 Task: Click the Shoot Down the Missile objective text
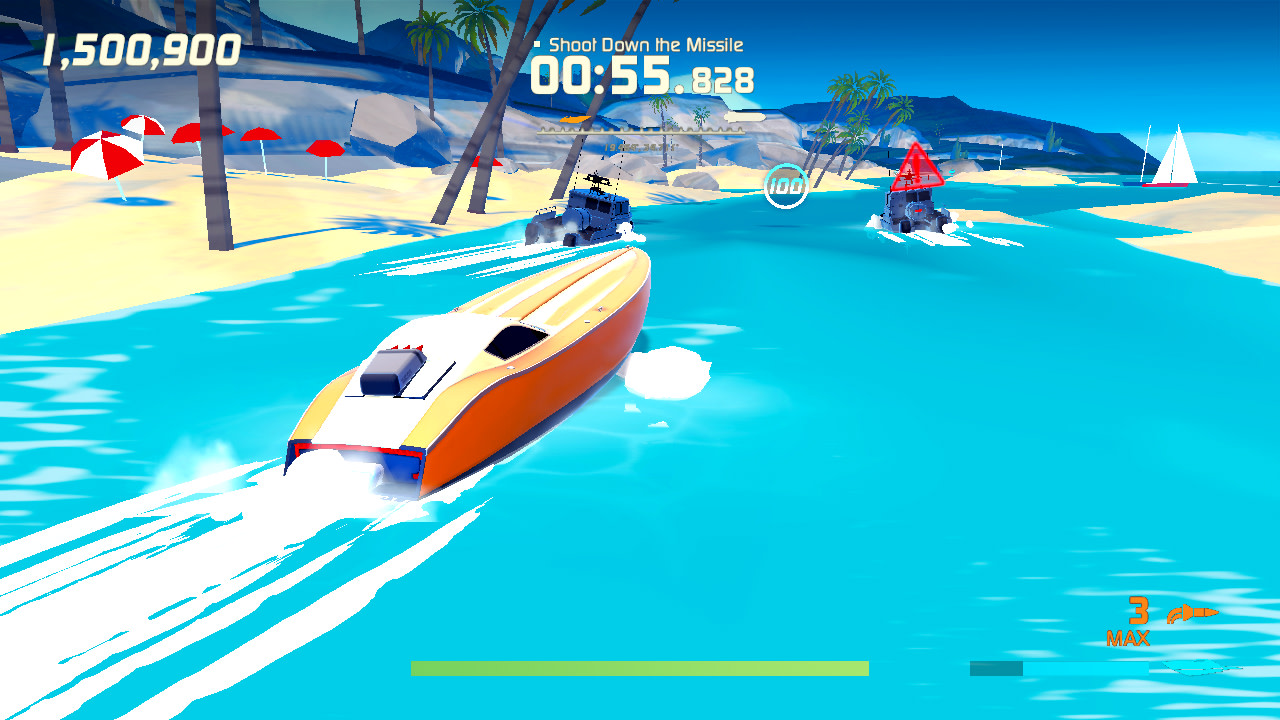pyautogui.click(x=644, y=44)
